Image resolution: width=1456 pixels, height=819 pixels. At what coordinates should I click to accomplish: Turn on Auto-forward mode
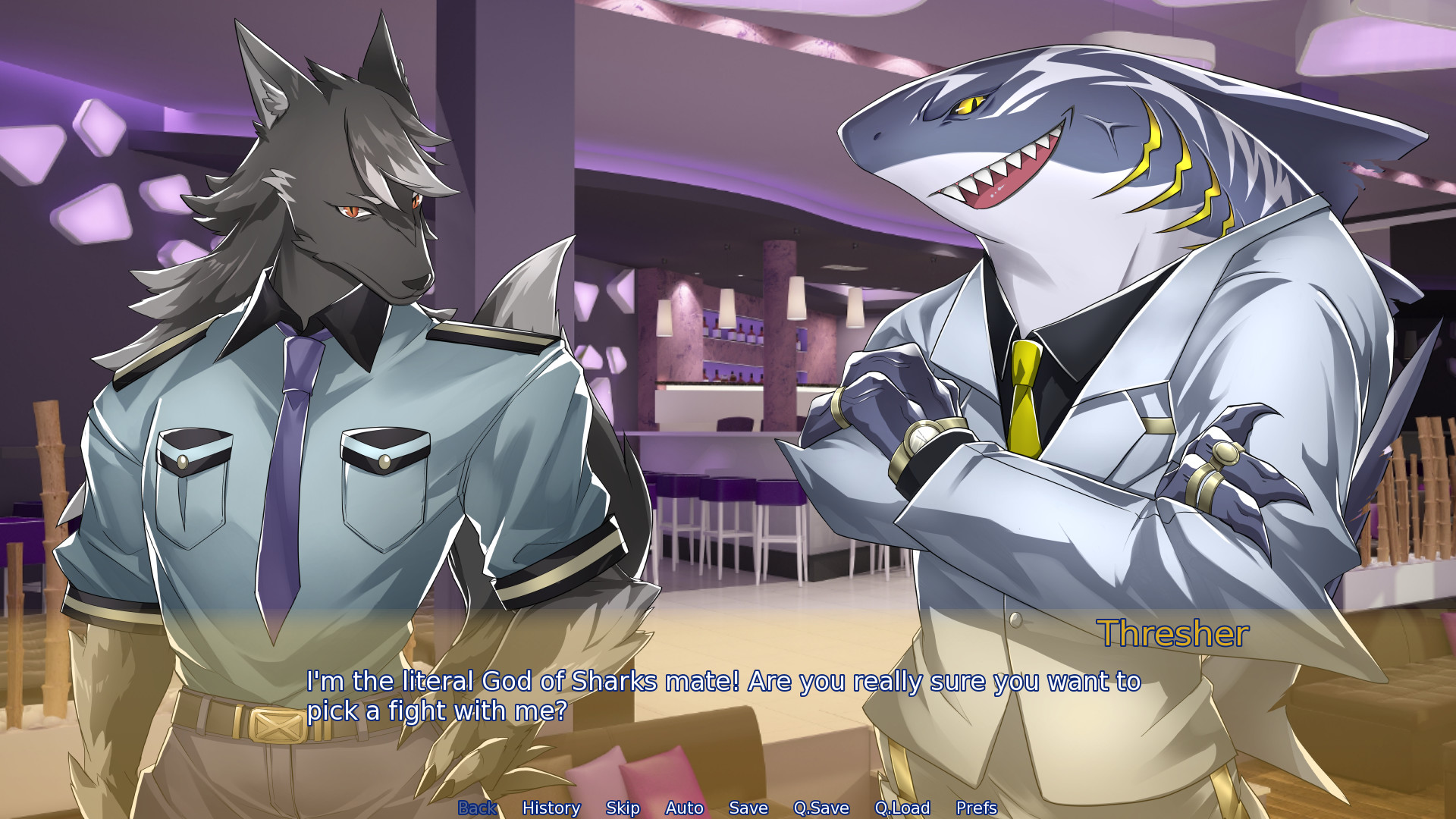coord(684,808)
